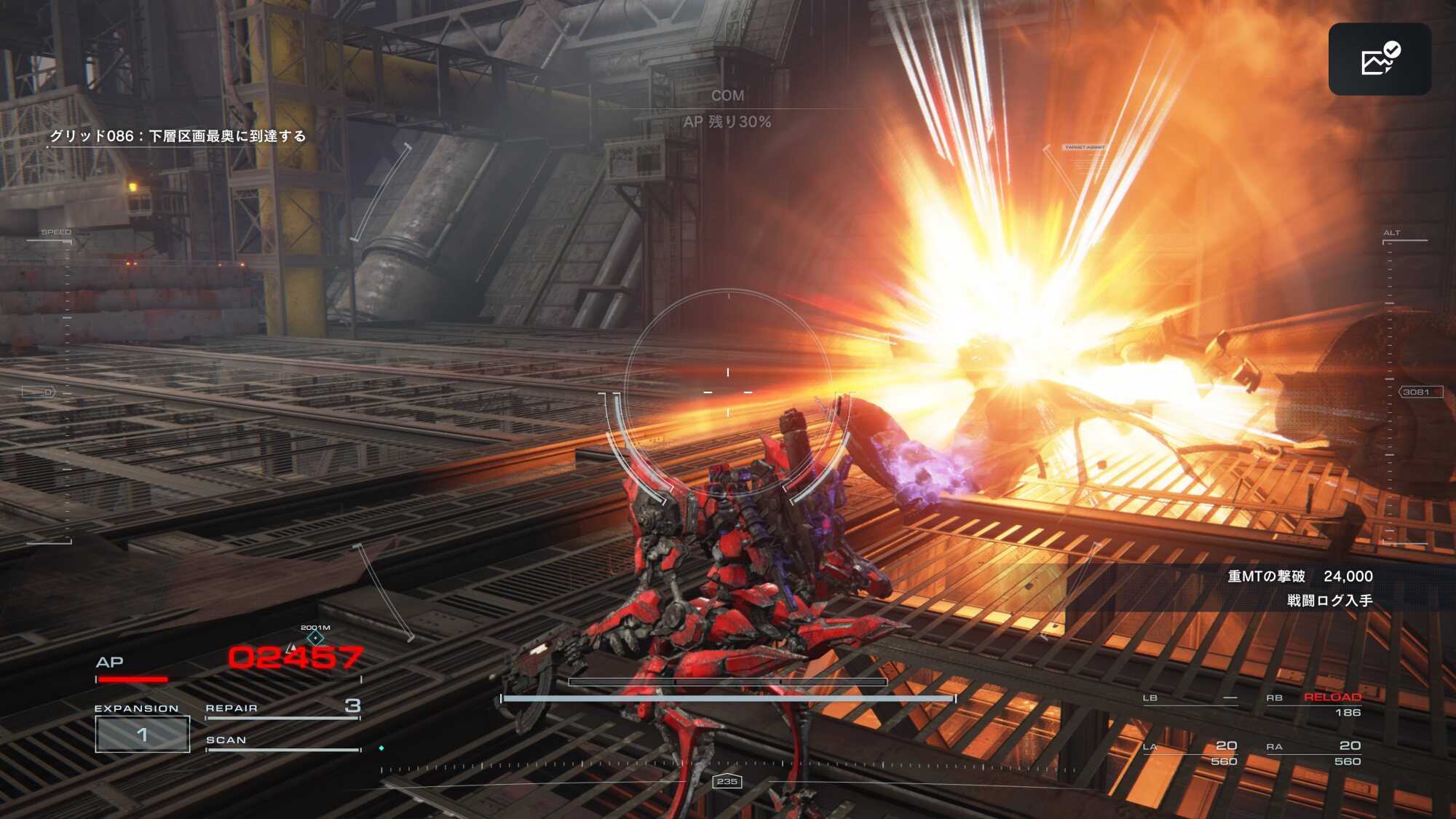Click the compass heading marker 235
Screen dimensions: 1456x819
(727, 781)
